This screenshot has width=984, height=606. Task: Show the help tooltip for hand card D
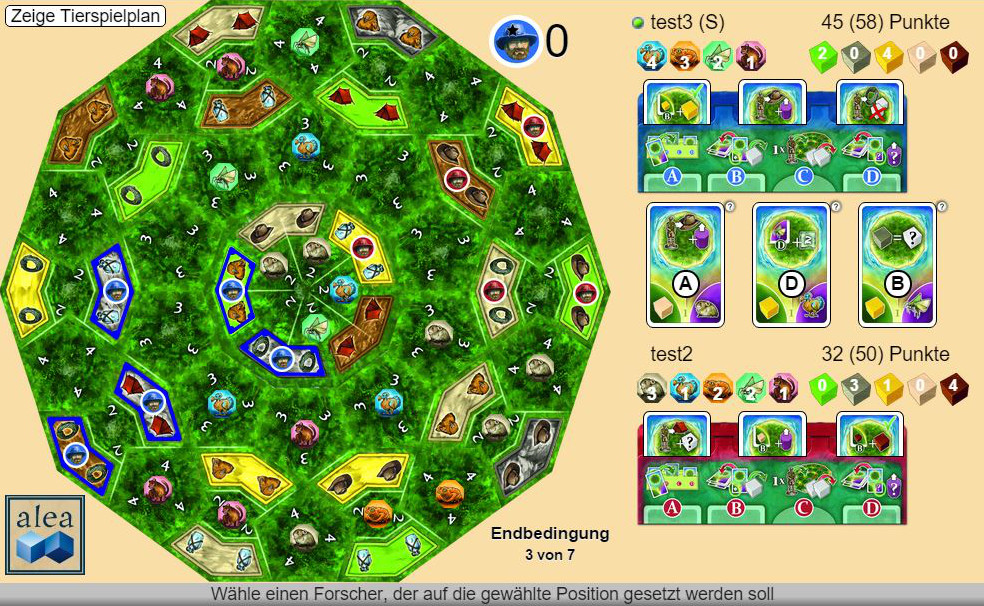(836, 207)
